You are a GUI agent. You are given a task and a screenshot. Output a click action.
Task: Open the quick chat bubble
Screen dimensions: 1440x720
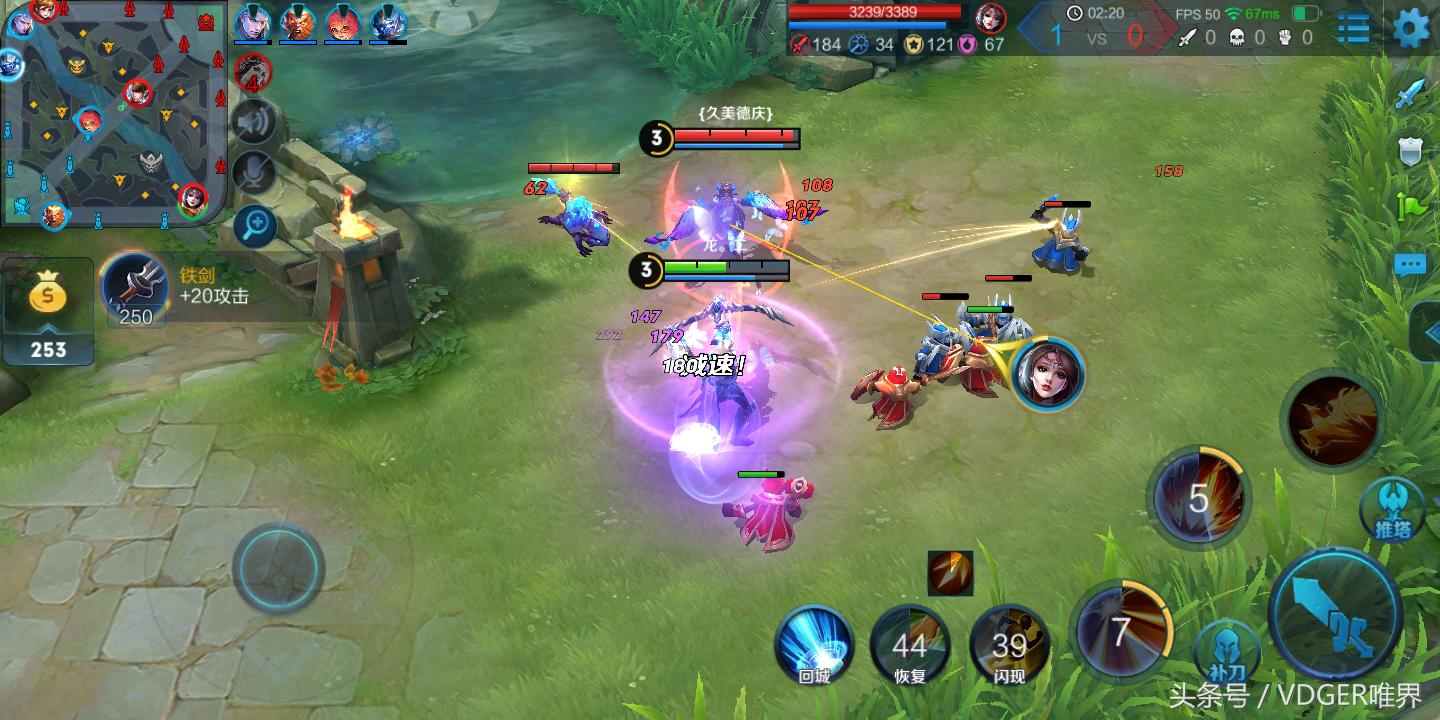(x=1410, y=265)
